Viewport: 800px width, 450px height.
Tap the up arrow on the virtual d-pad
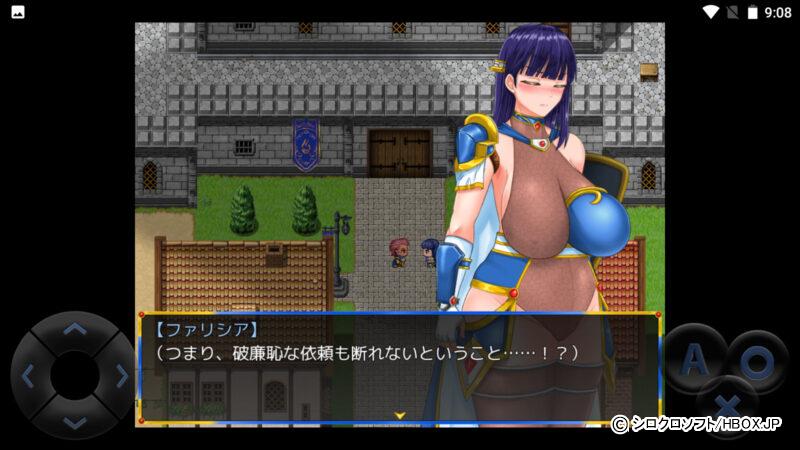point(74,329)
